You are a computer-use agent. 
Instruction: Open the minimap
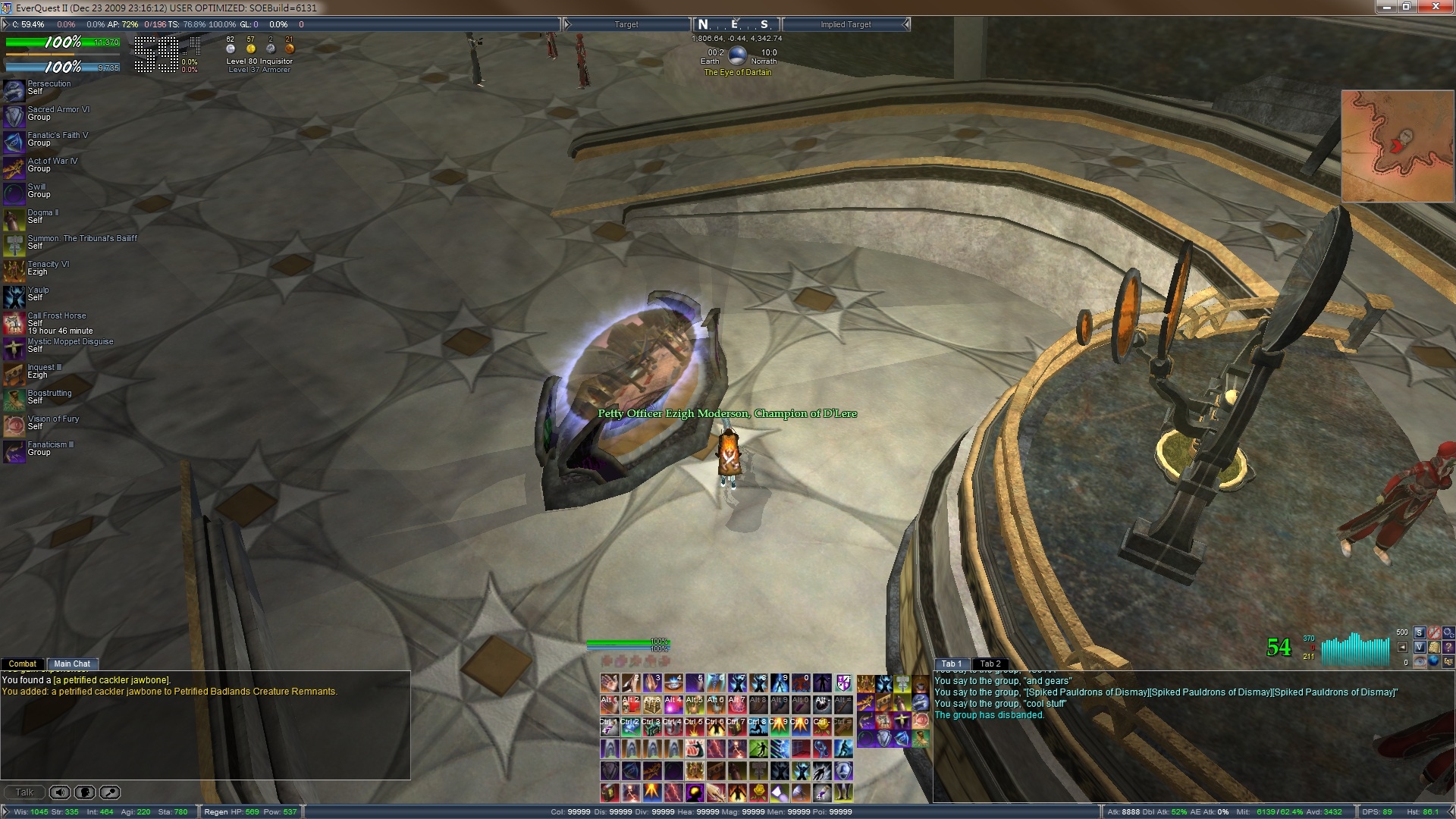click(1398, 146)
